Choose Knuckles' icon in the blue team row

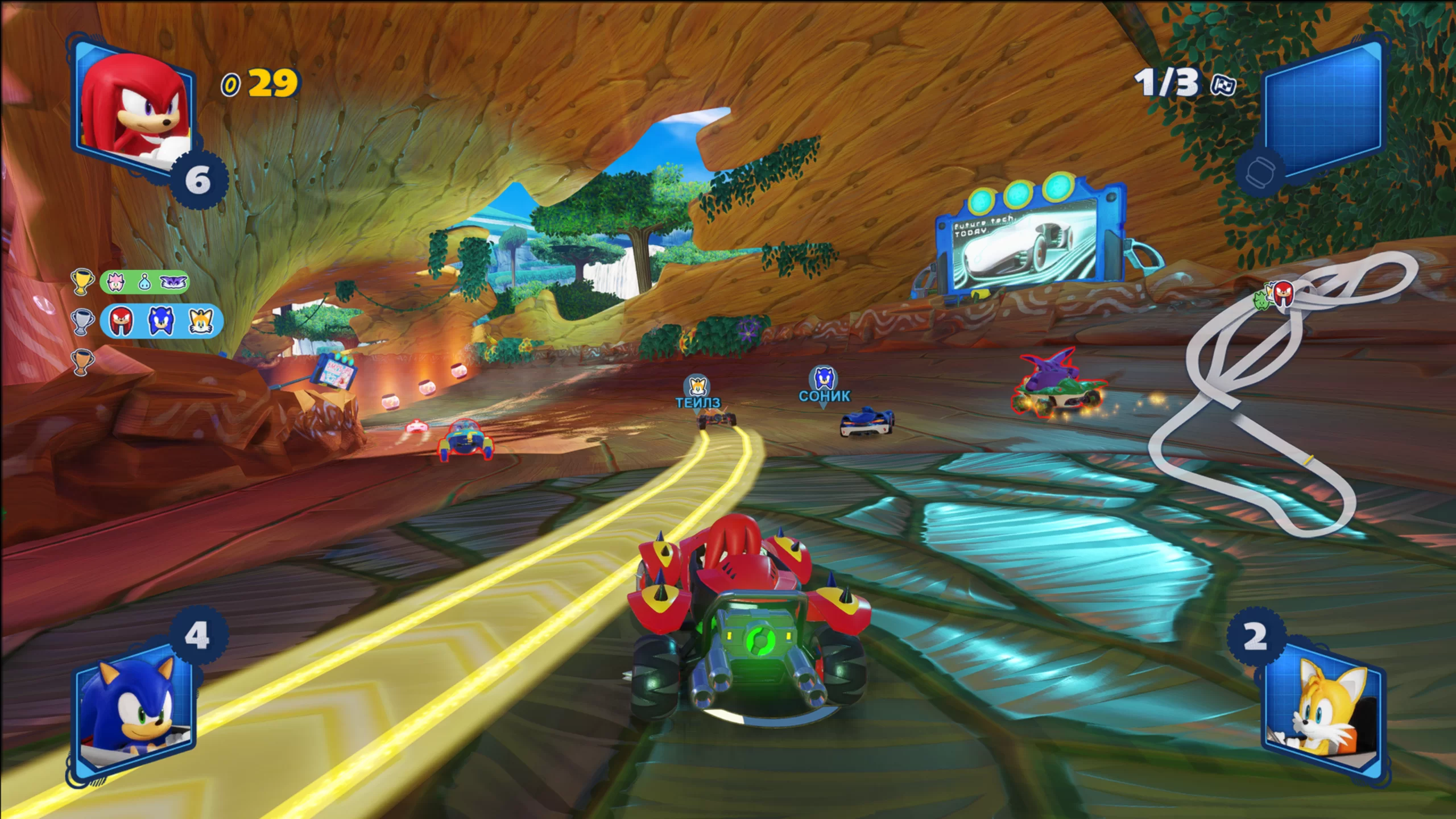[x=121, y=321]
